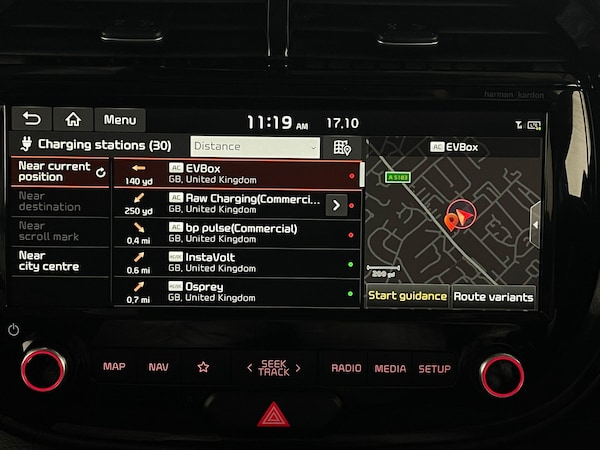Image resolution: width=600 pixels, height=450 pixels.
Task: Go back with the return arrow button
Action: (x=31, y=120)
